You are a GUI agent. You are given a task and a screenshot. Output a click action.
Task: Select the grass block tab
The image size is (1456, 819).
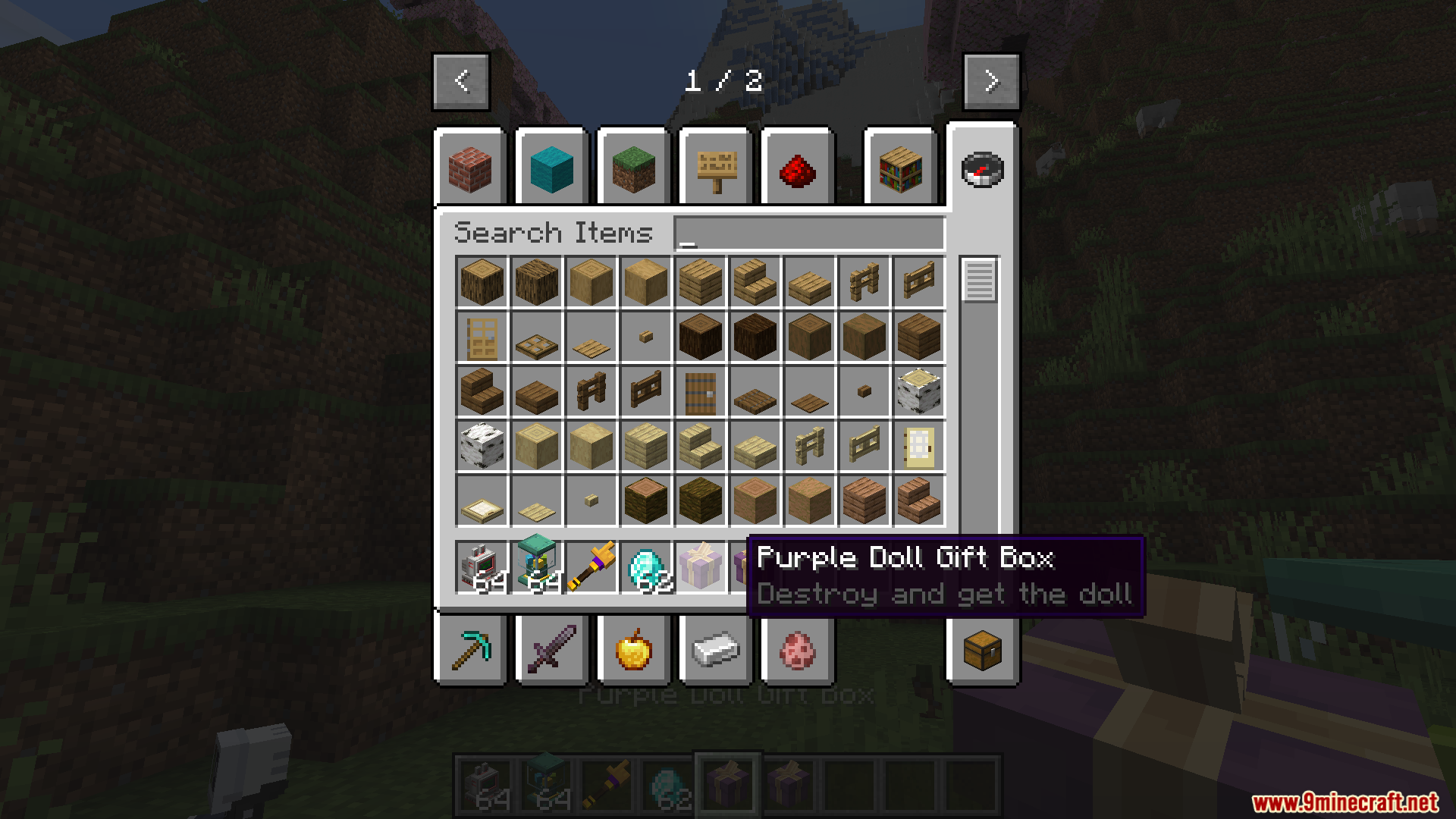[634, 168]
